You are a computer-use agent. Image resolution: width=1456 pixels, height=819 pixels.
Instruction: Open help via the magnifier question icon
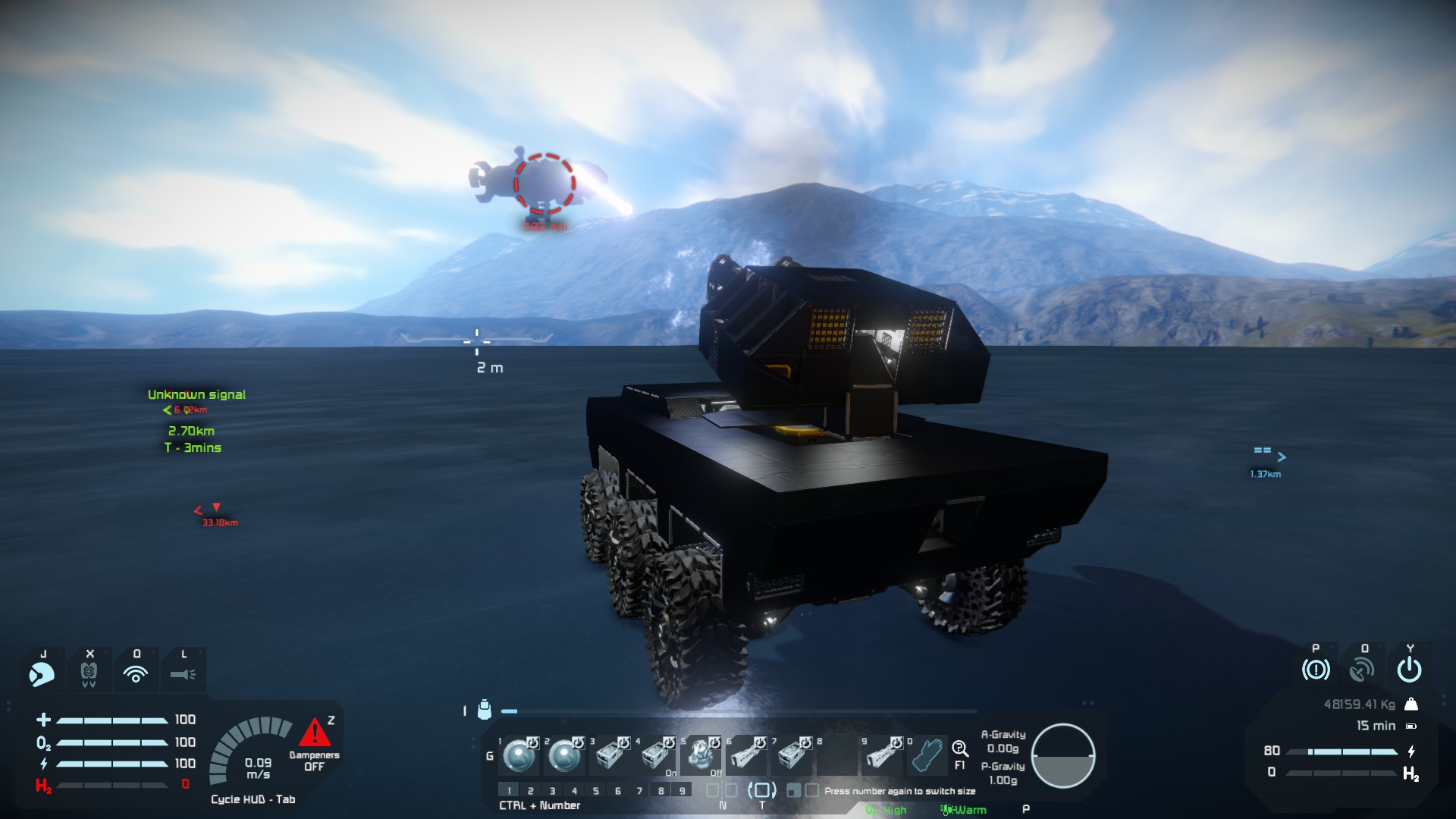[x=960, y=749]
